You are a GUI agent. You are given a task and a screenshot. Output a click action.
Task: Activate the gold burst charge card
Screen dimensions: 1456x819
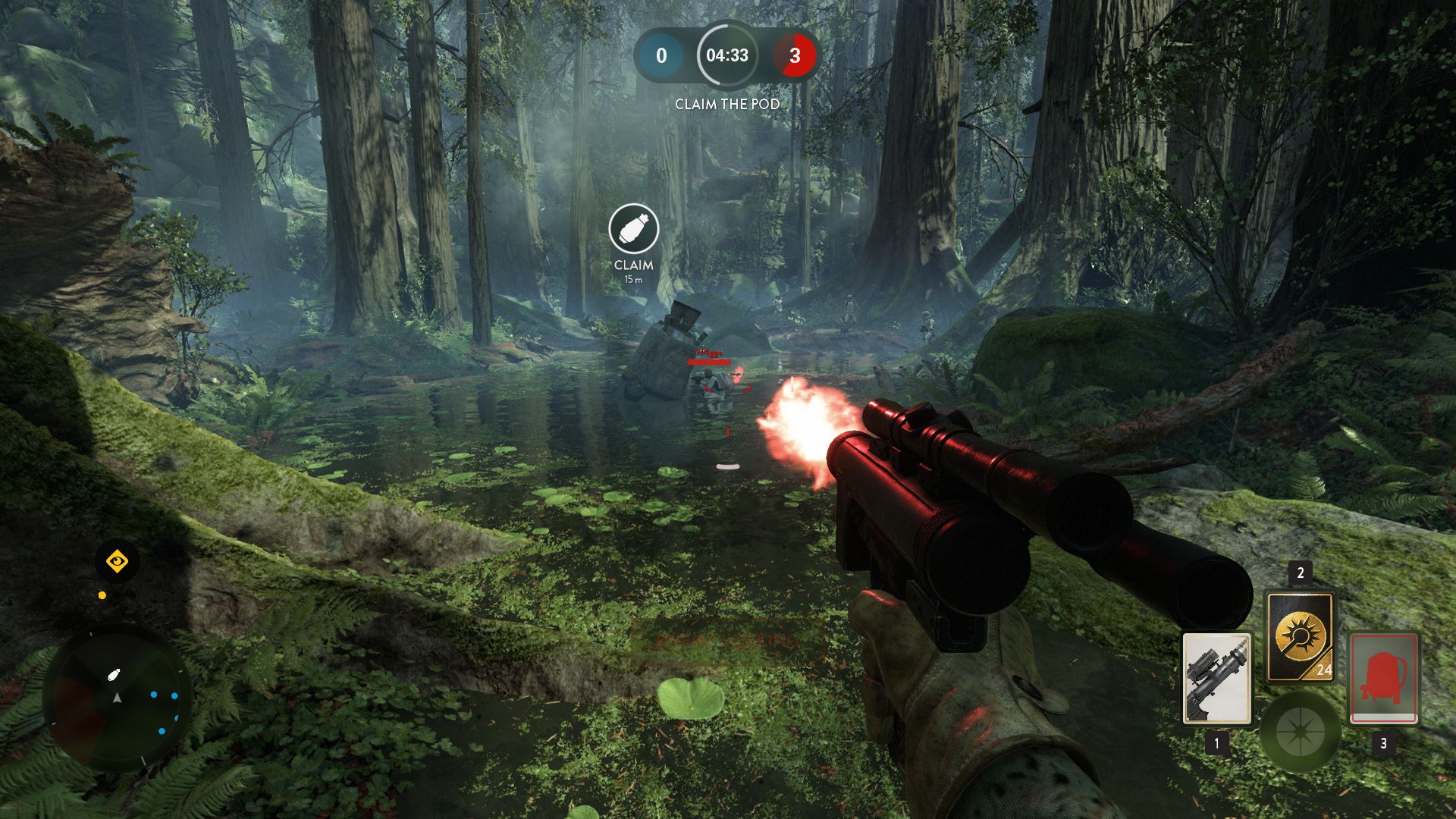tap(1300, 635)
